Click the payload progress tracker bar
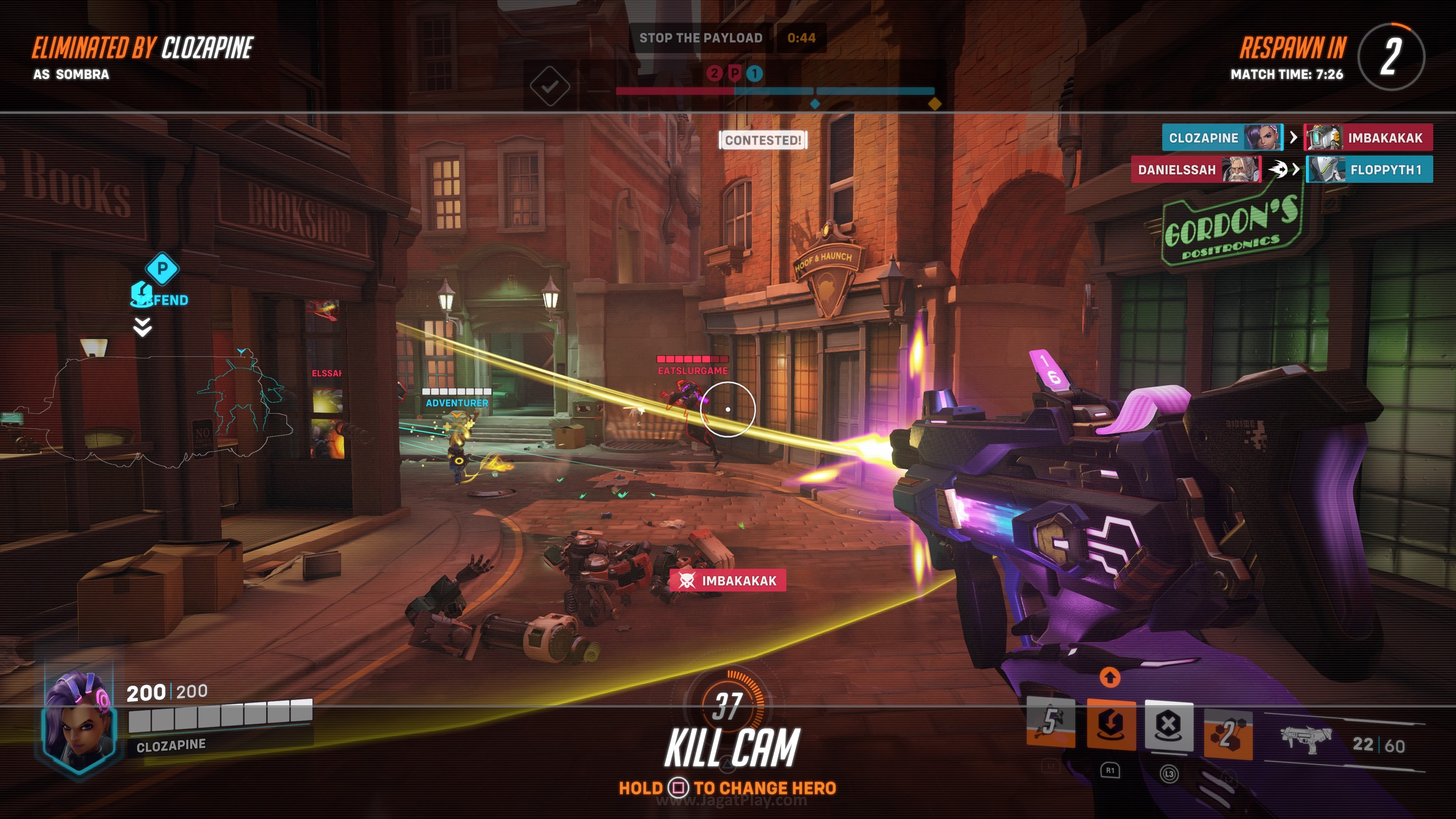Image resolution: width=1456 pixels, height=819 pixels. 774,91
